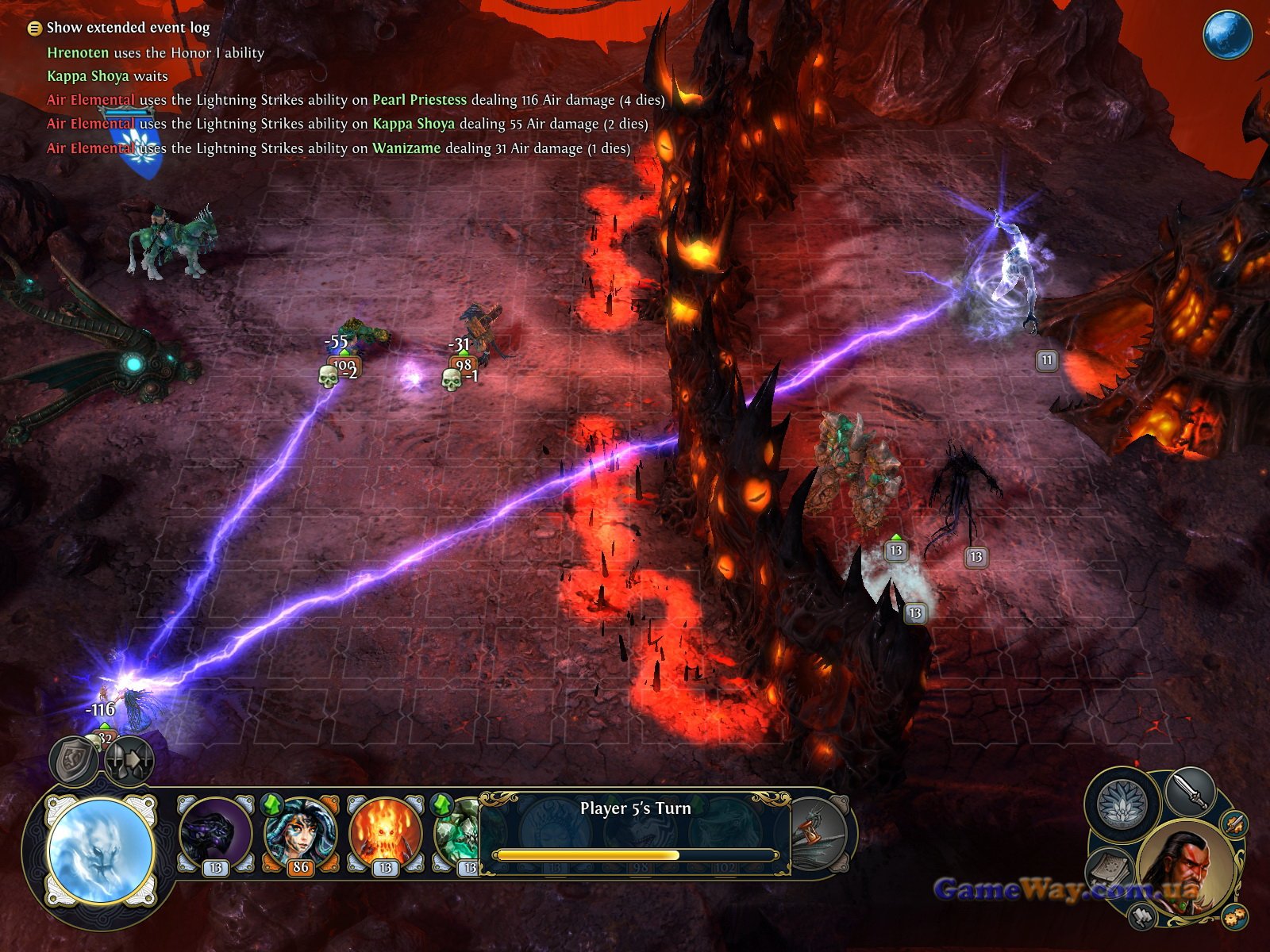Click the dragon hourglass turn button
The image size is (1270, 952).
tap(818, 833)
